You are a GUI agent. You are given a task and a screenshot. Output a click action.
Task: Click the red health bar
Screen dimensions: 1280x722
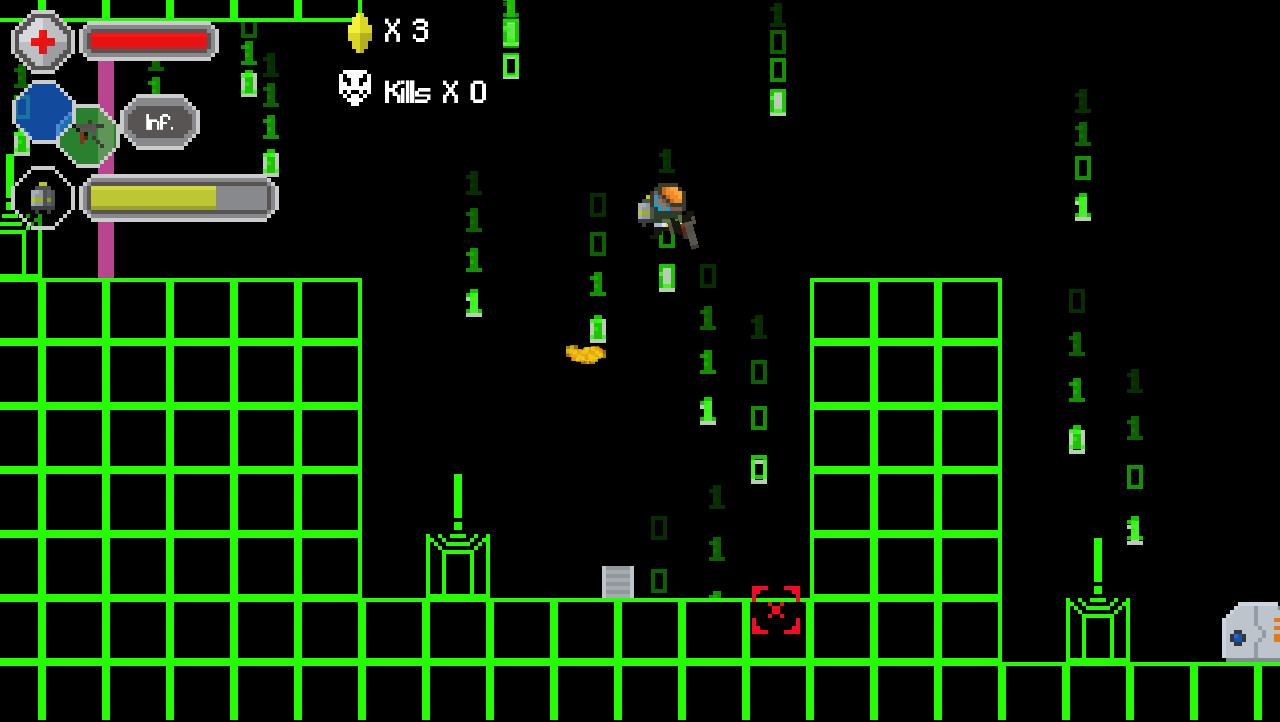click(x=150, y=41)
